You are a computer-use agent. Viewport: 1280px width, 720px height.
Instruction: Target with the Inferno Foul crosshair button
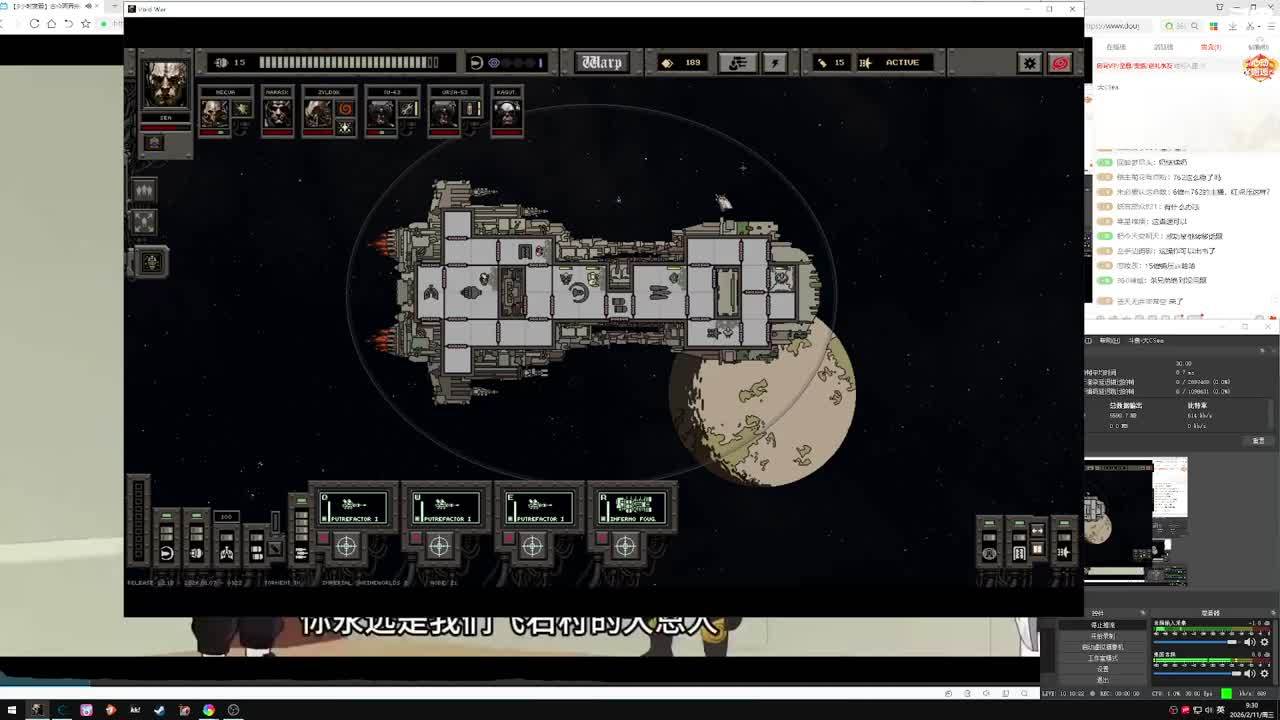point(625,546)
